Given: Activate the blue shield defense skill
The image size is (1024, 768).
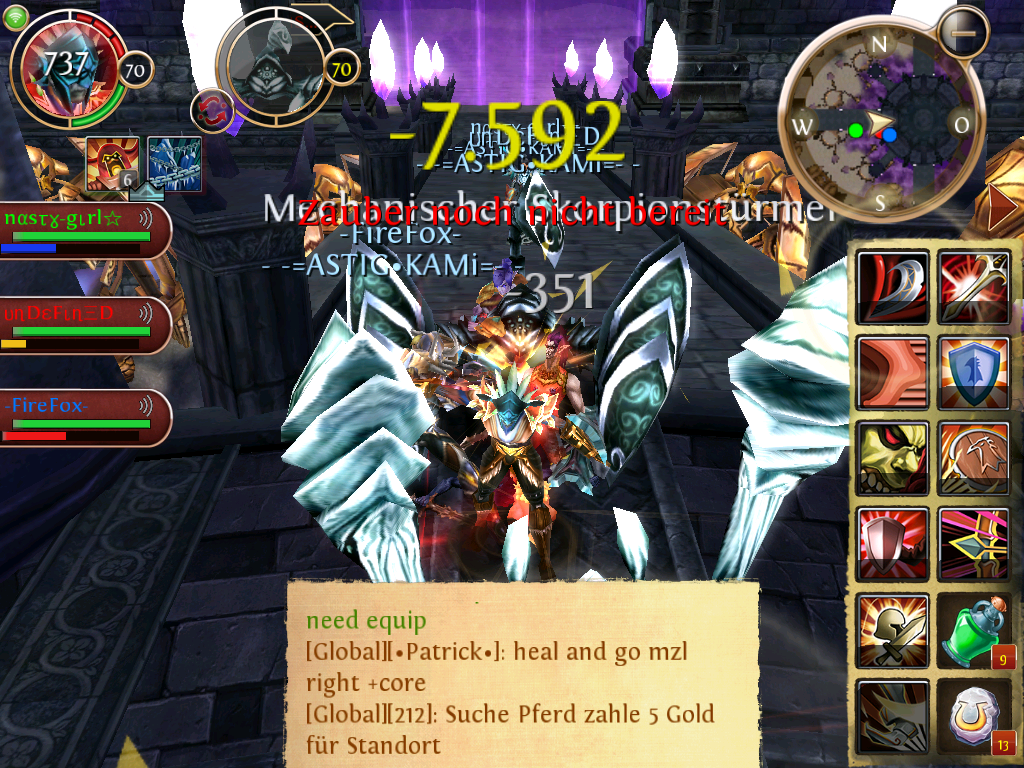Looking at the screenshot, I should coord(973,372).
